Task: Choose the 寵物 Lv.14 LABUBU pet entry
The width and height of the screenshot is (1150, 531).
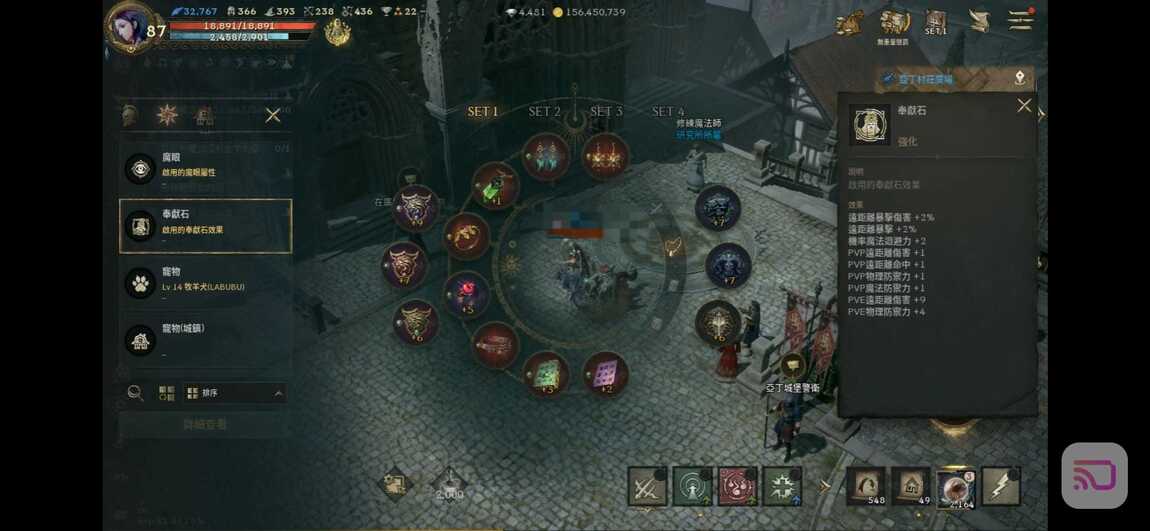Action: (x=205, y=282)
